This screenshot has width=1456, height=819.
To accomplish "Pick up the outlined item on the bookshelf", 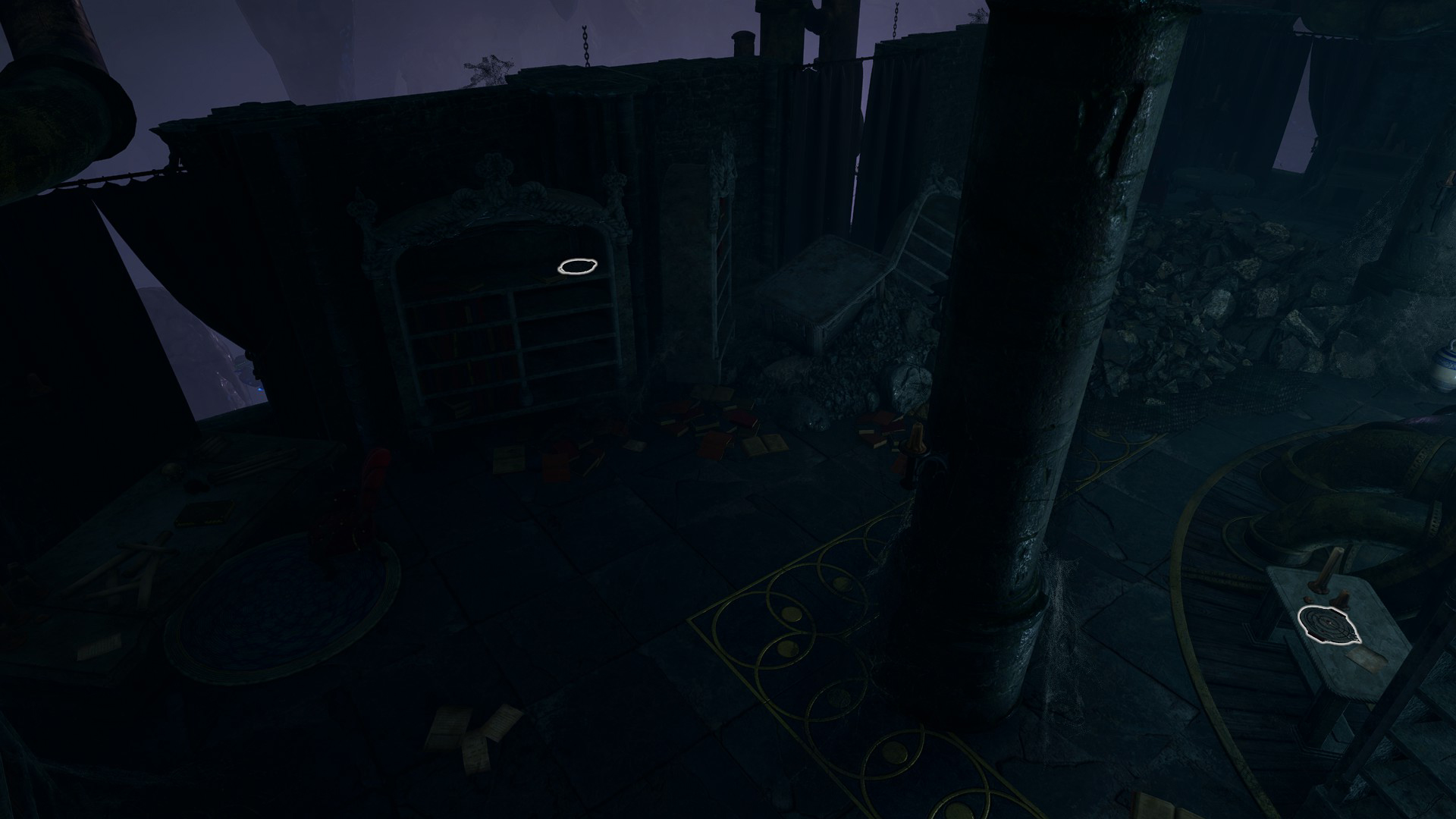I will click(578, 266).
